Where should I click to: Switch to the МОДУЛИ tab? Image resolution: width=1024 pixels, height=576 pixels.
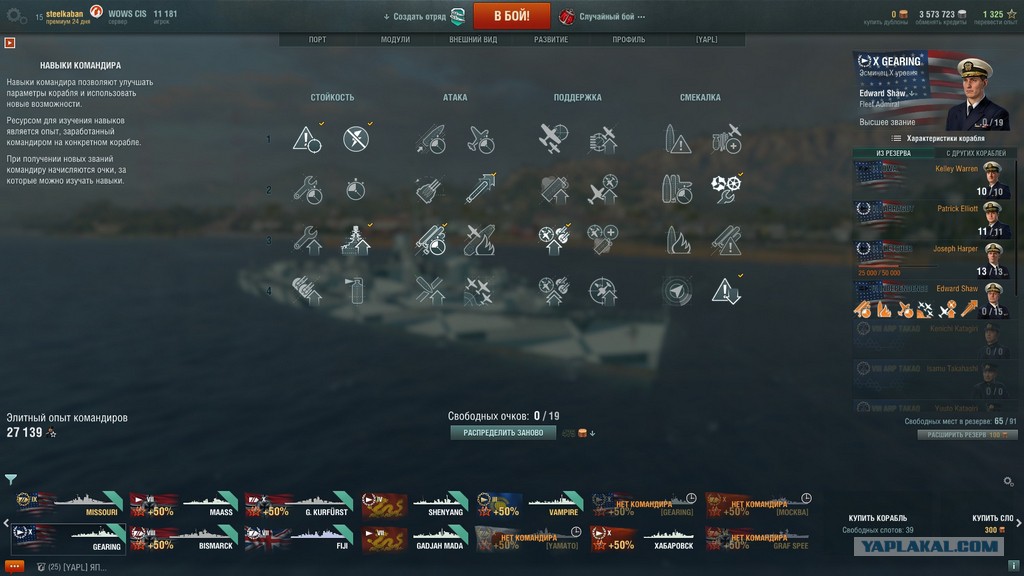[395, 40]
